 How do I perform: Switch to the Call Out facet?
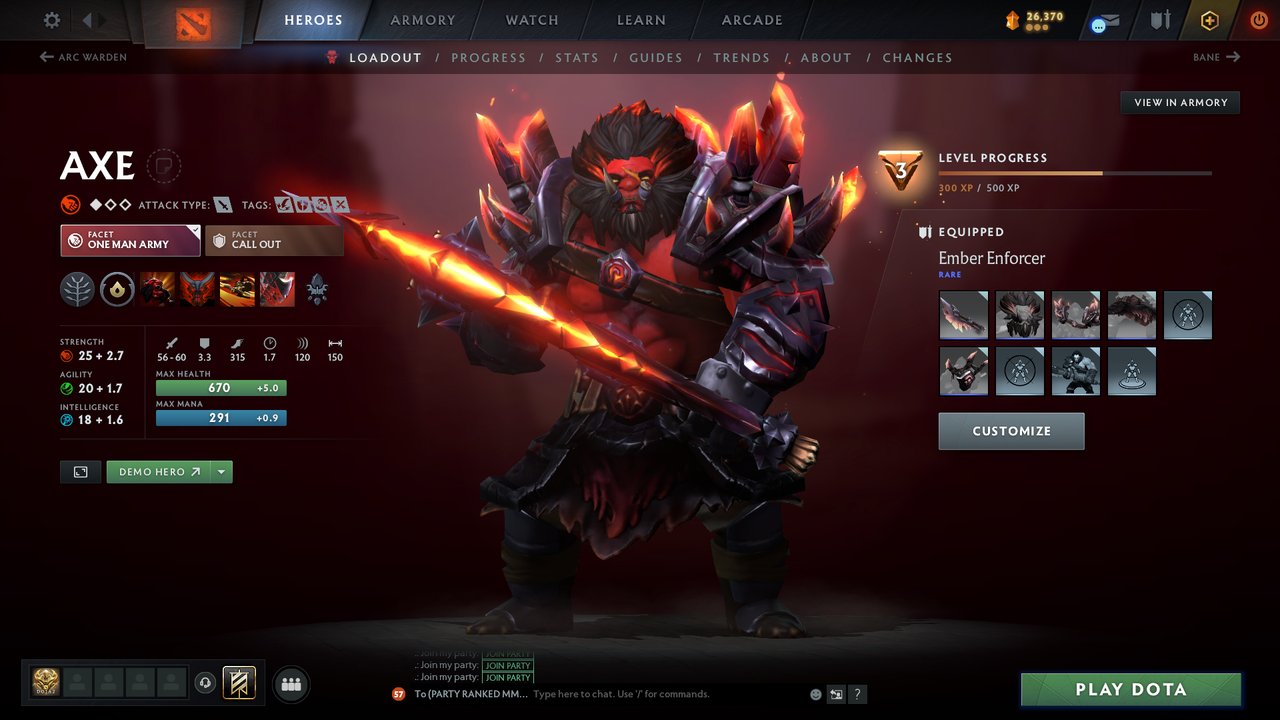click(274, 240)
